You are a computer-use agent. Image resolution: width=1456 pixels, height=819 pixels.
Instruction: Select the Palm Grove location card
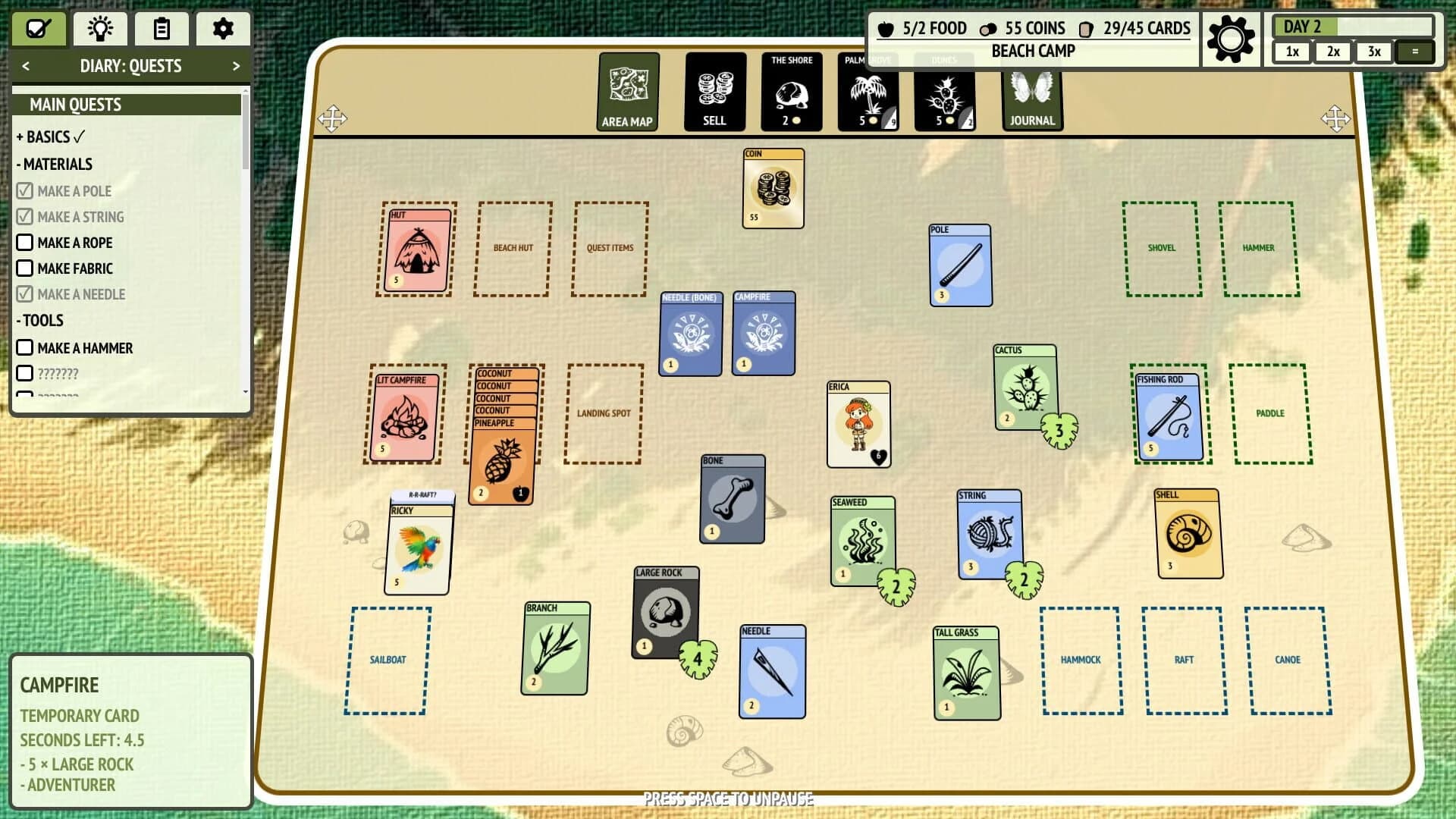pos(868,91)
